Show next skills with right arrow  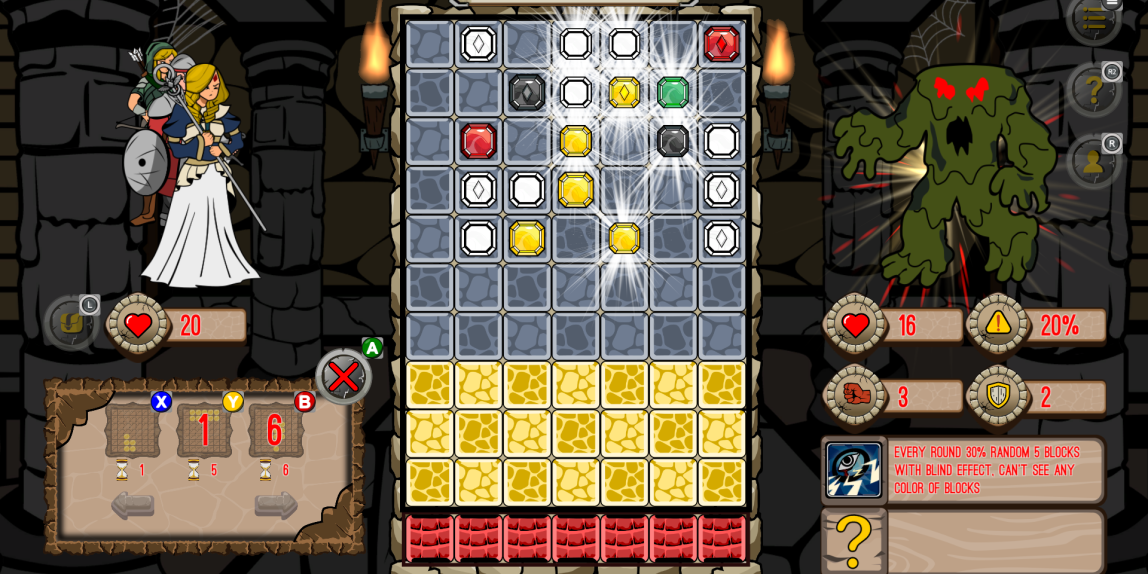(x=276, y=505)
